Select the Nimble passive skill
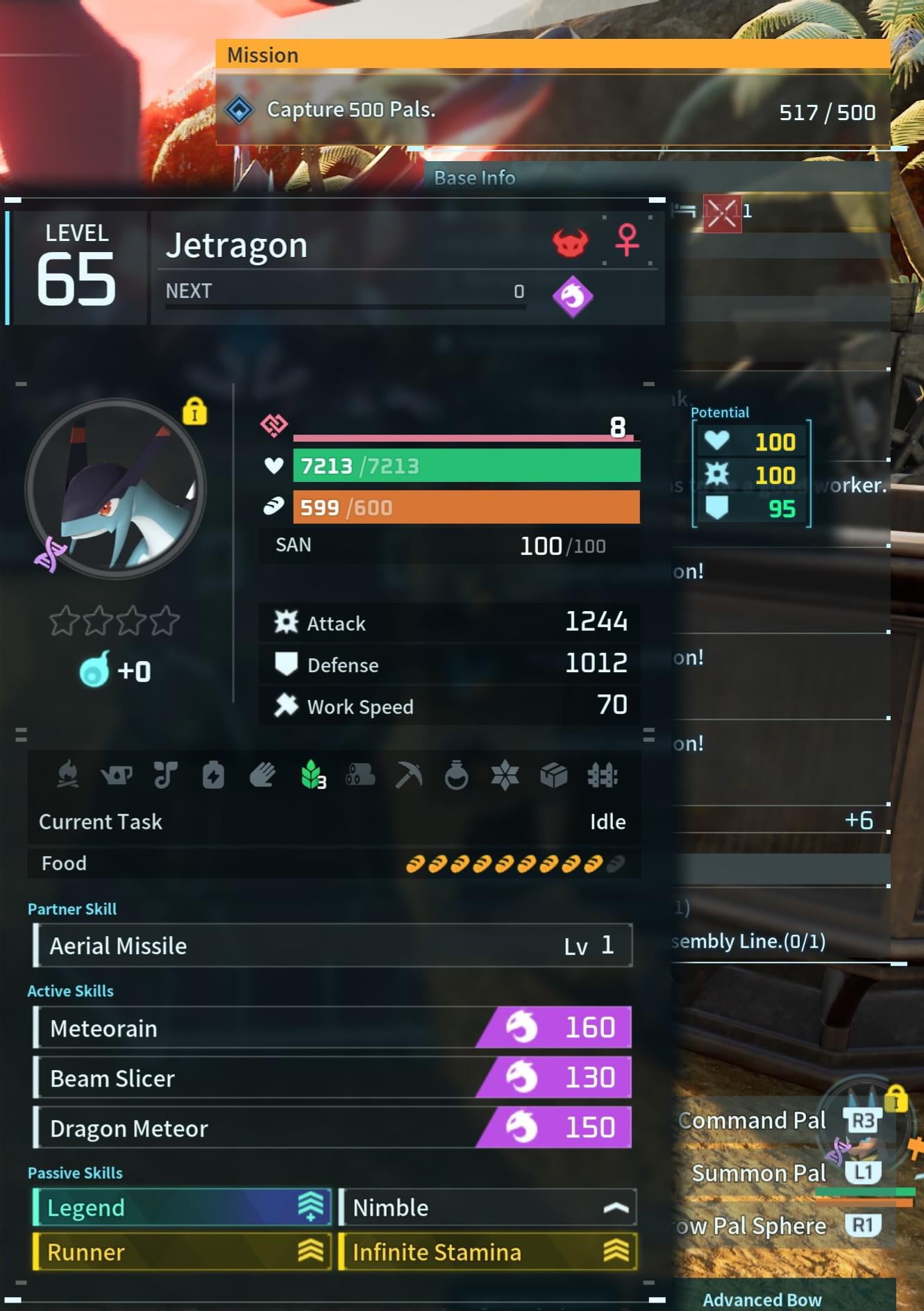 pyautogui.click(x=487, y=1208)
